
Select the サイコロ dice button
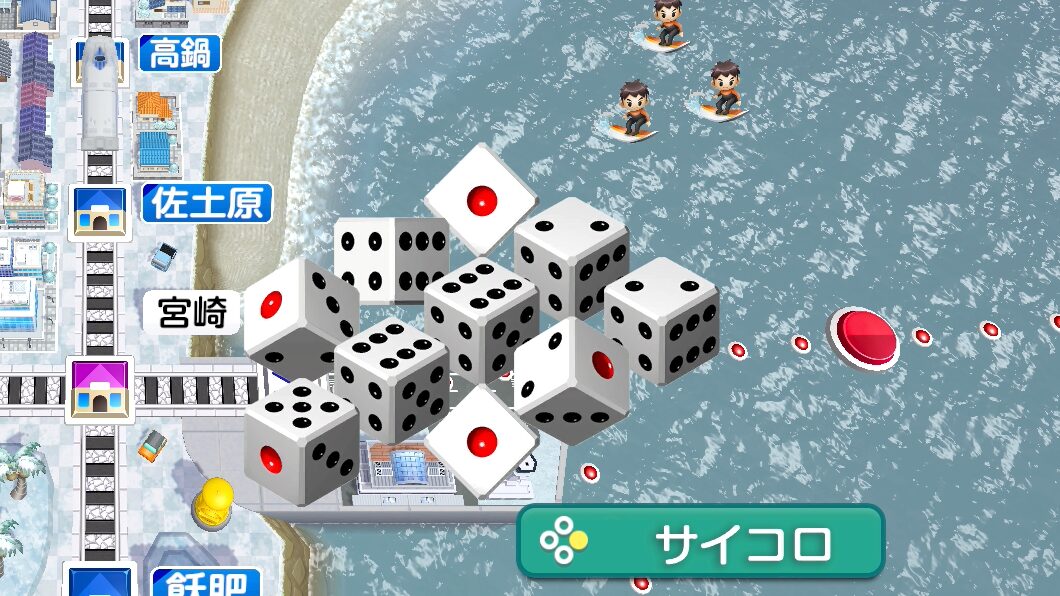(x=700, y=543)
